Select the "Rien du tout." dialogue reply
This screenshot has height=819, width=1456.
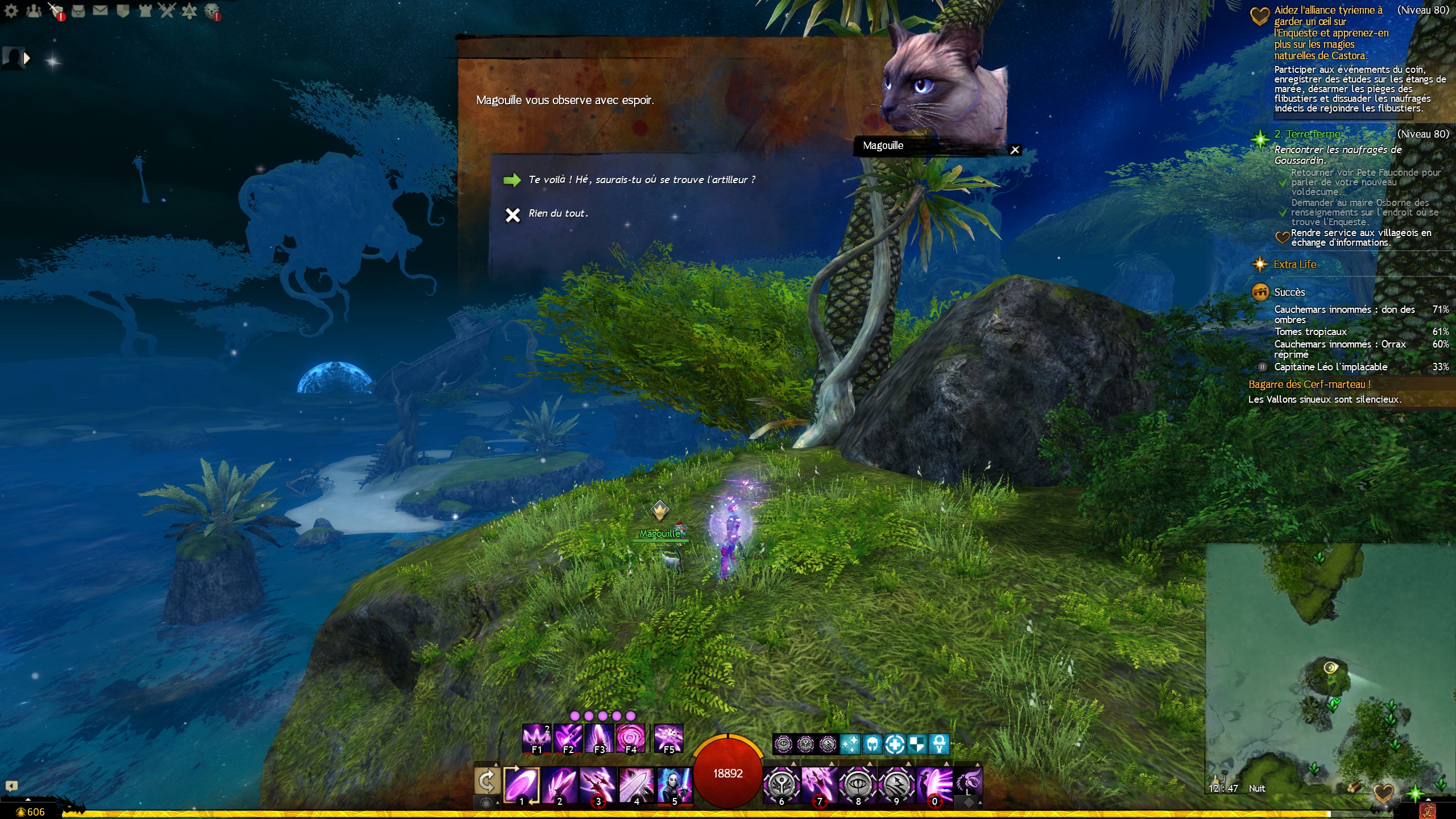557,214
